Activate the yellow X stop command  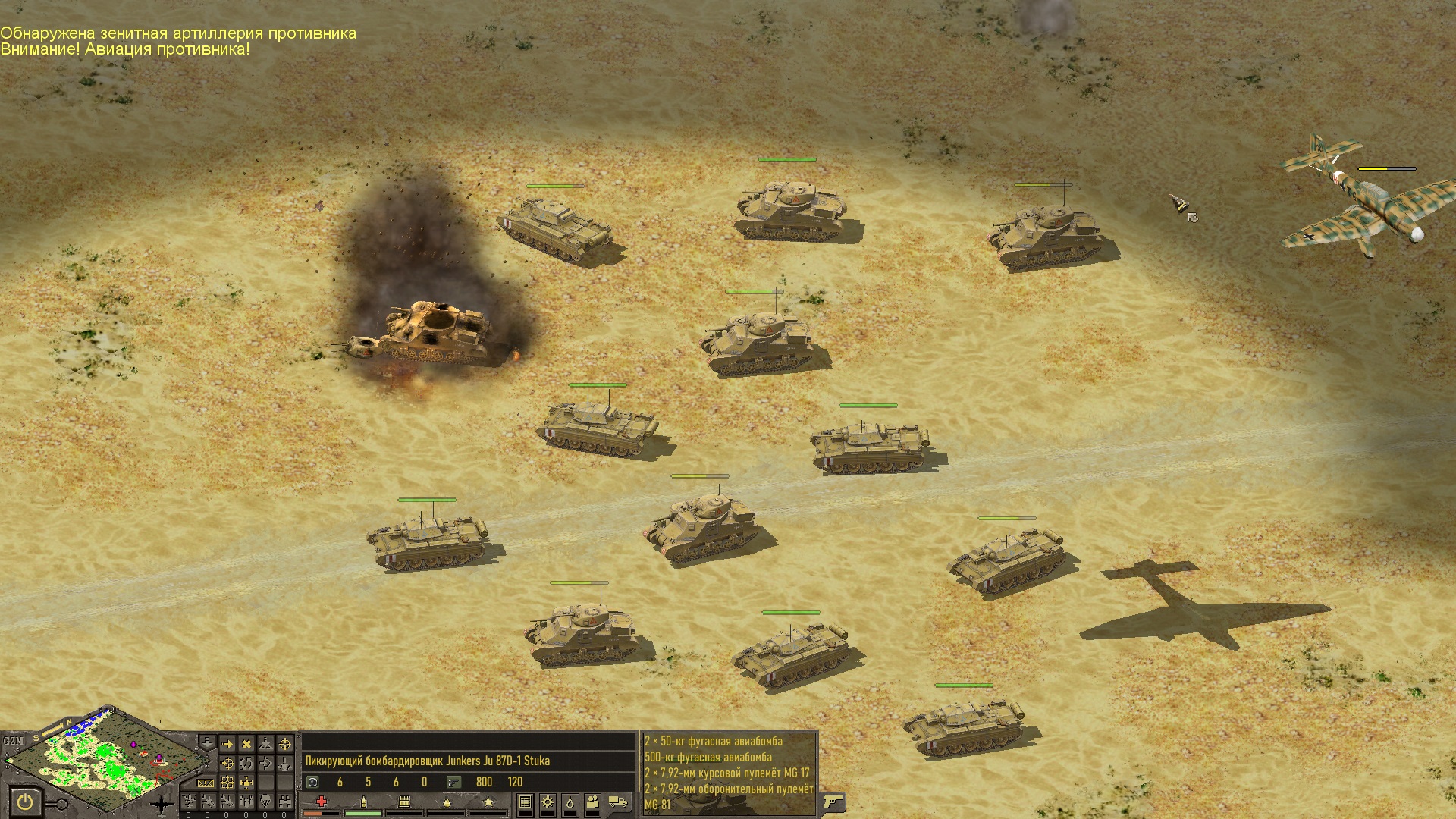click(x=246, y=744)
